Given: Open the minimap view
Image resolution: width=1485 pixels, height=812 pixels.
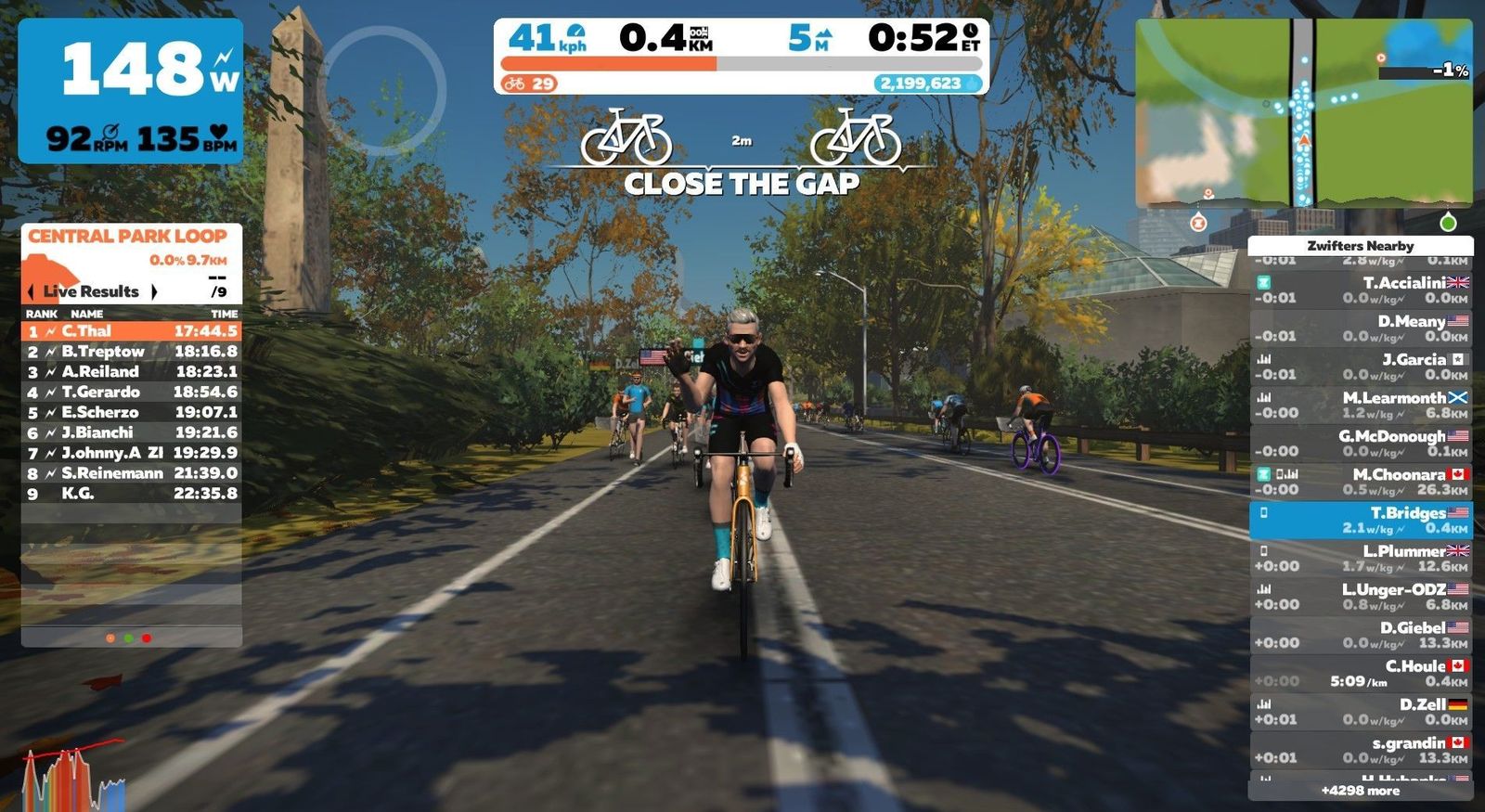Looking at the screenshot, I should (1303, 113).
